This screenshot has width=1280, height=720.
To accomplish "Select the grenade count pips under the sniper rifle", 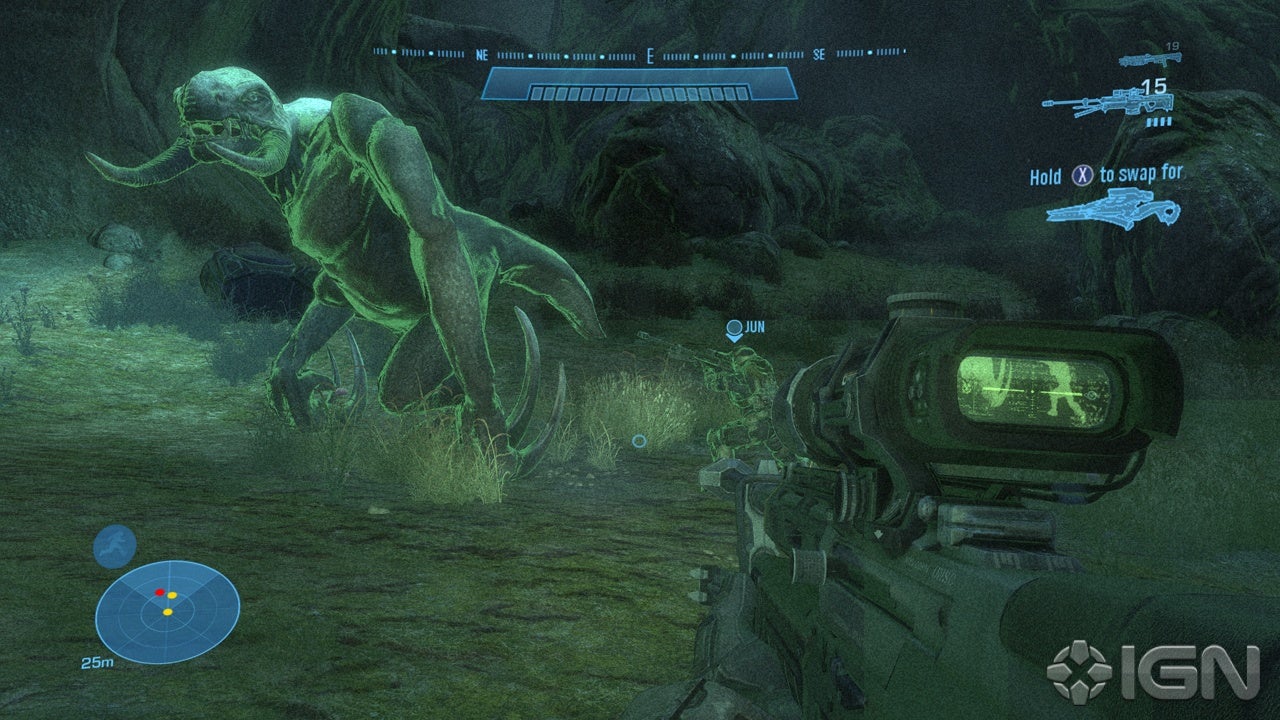I will click(1159, 122).
